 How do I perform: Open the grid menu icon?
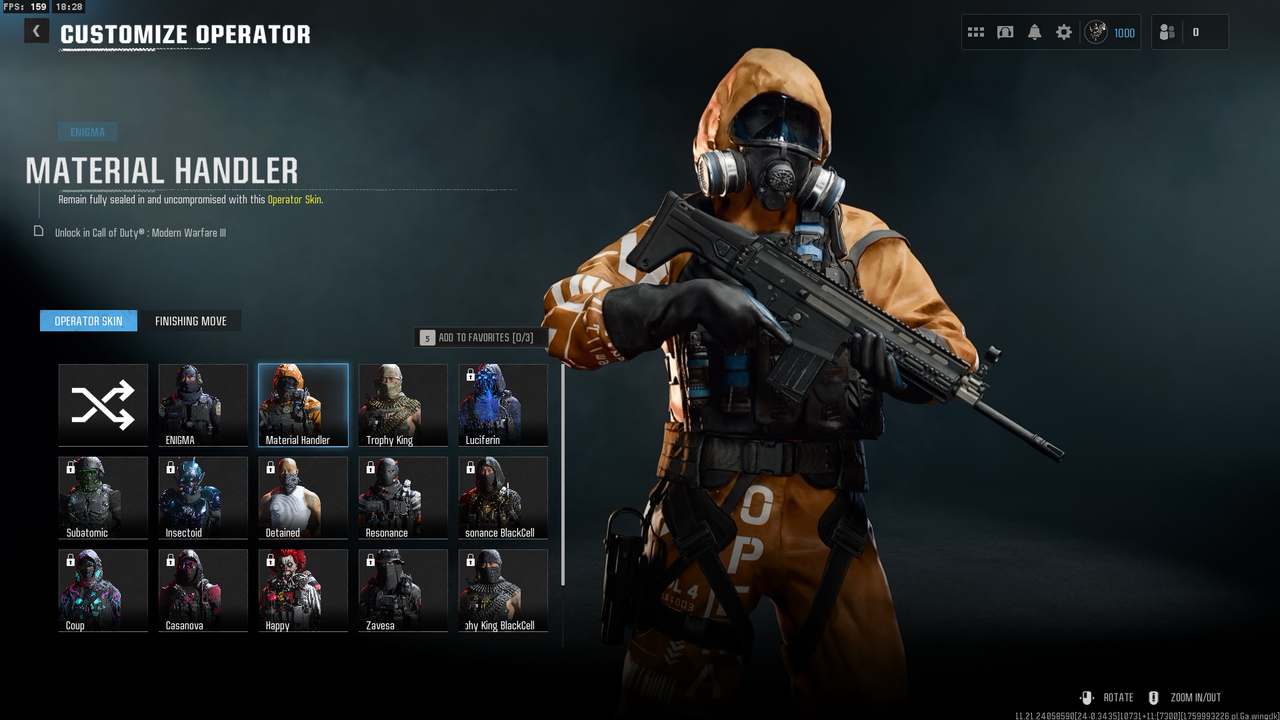(976, 32)
